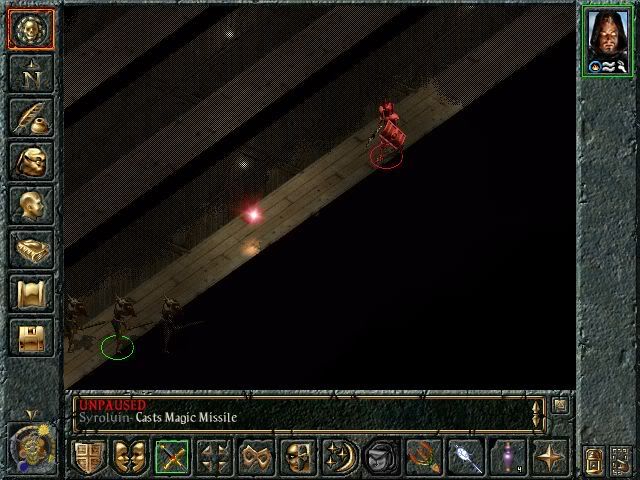Toggle pause using the clock dial

[x=30, y=443]
